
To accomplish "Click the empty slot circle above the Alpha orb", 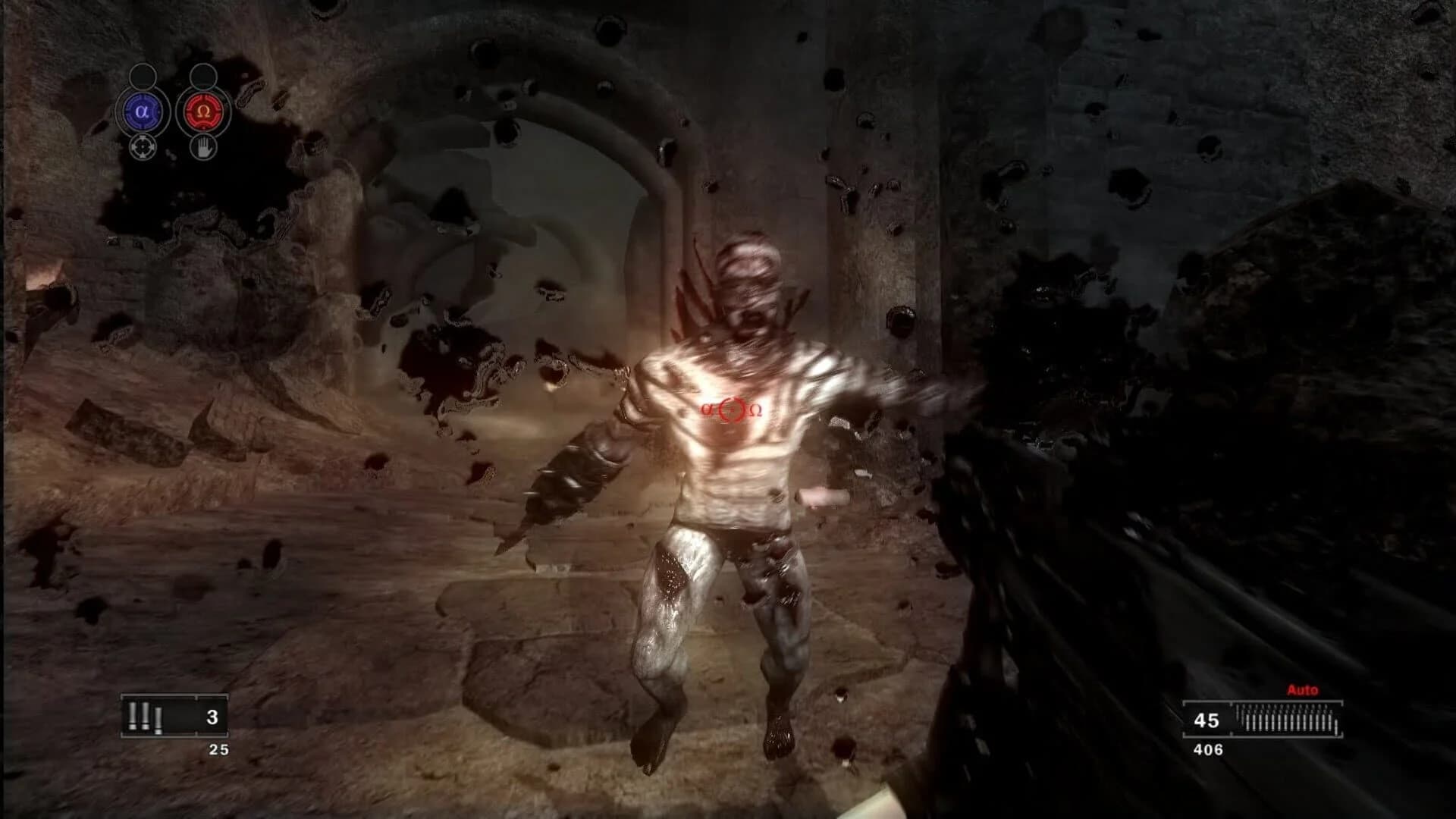I will pos(141,75).
